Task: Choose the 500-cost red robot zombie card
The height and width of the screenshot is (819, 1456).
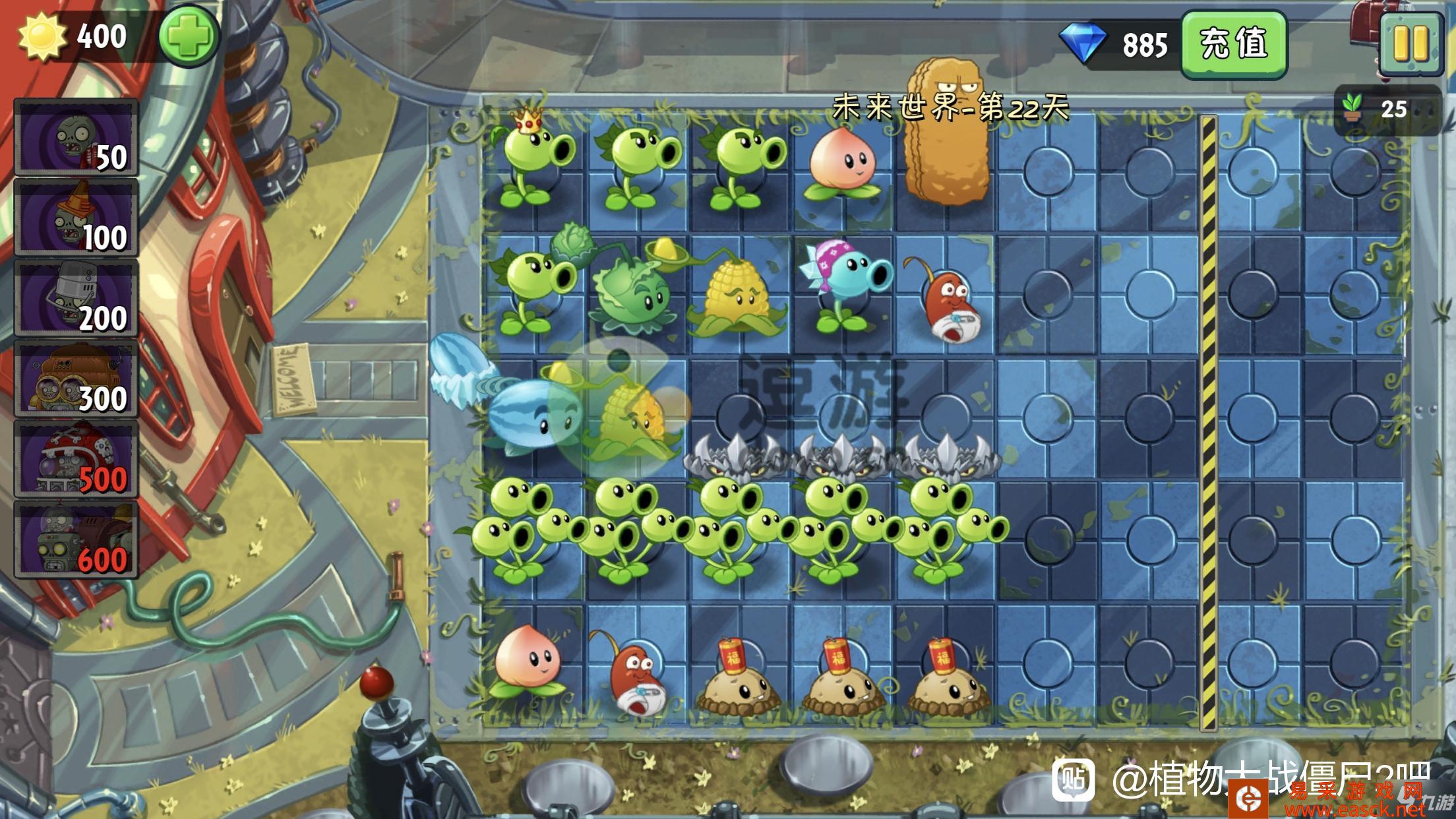Action: coord(76,460)
